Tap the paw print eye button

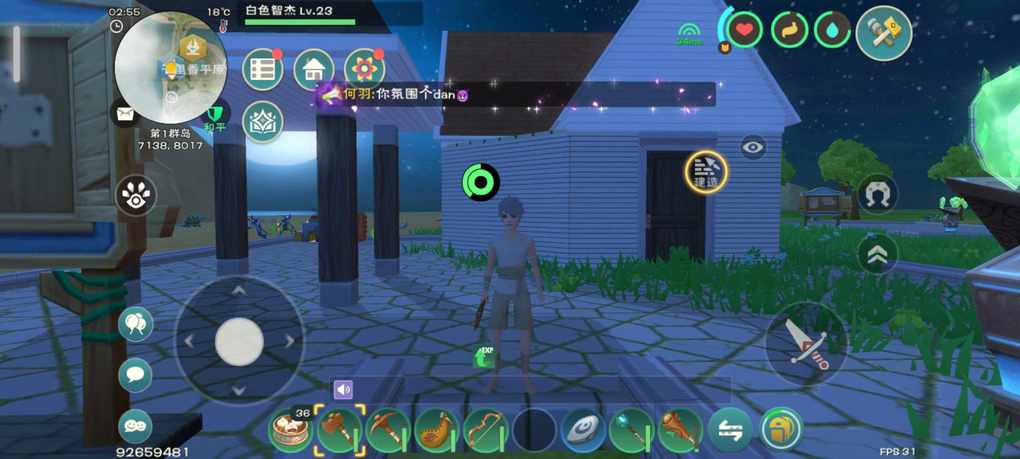tap(135, 196)
